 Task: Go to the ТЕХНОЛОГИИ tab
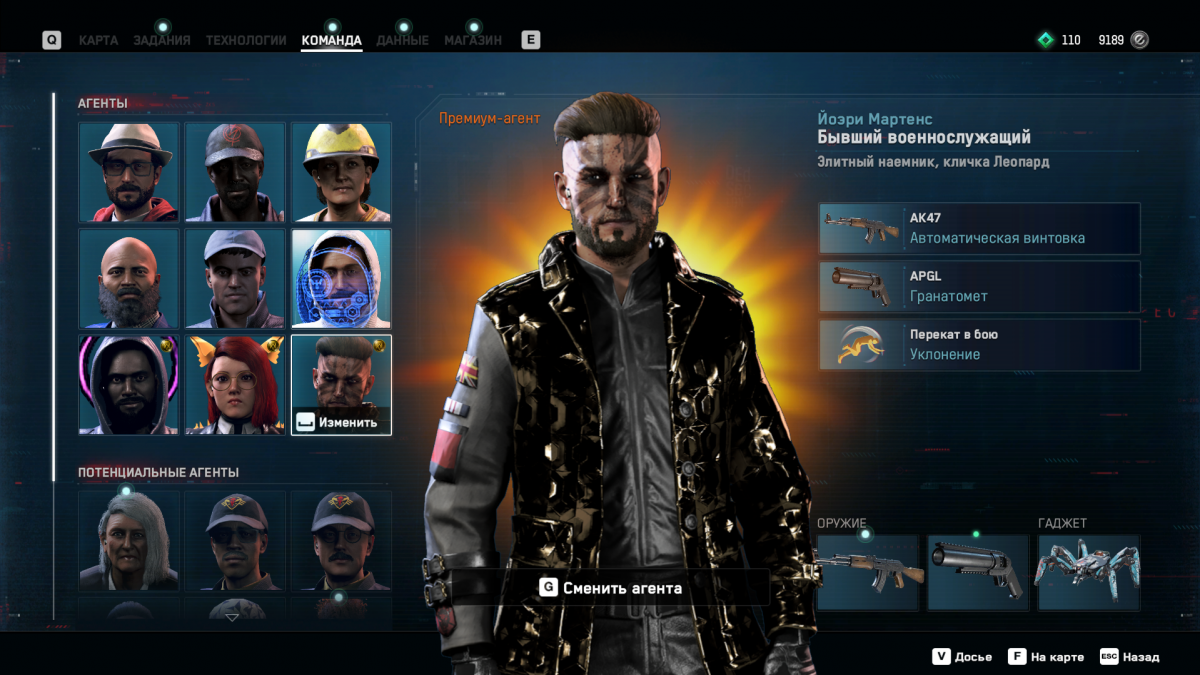click(246, 41)
